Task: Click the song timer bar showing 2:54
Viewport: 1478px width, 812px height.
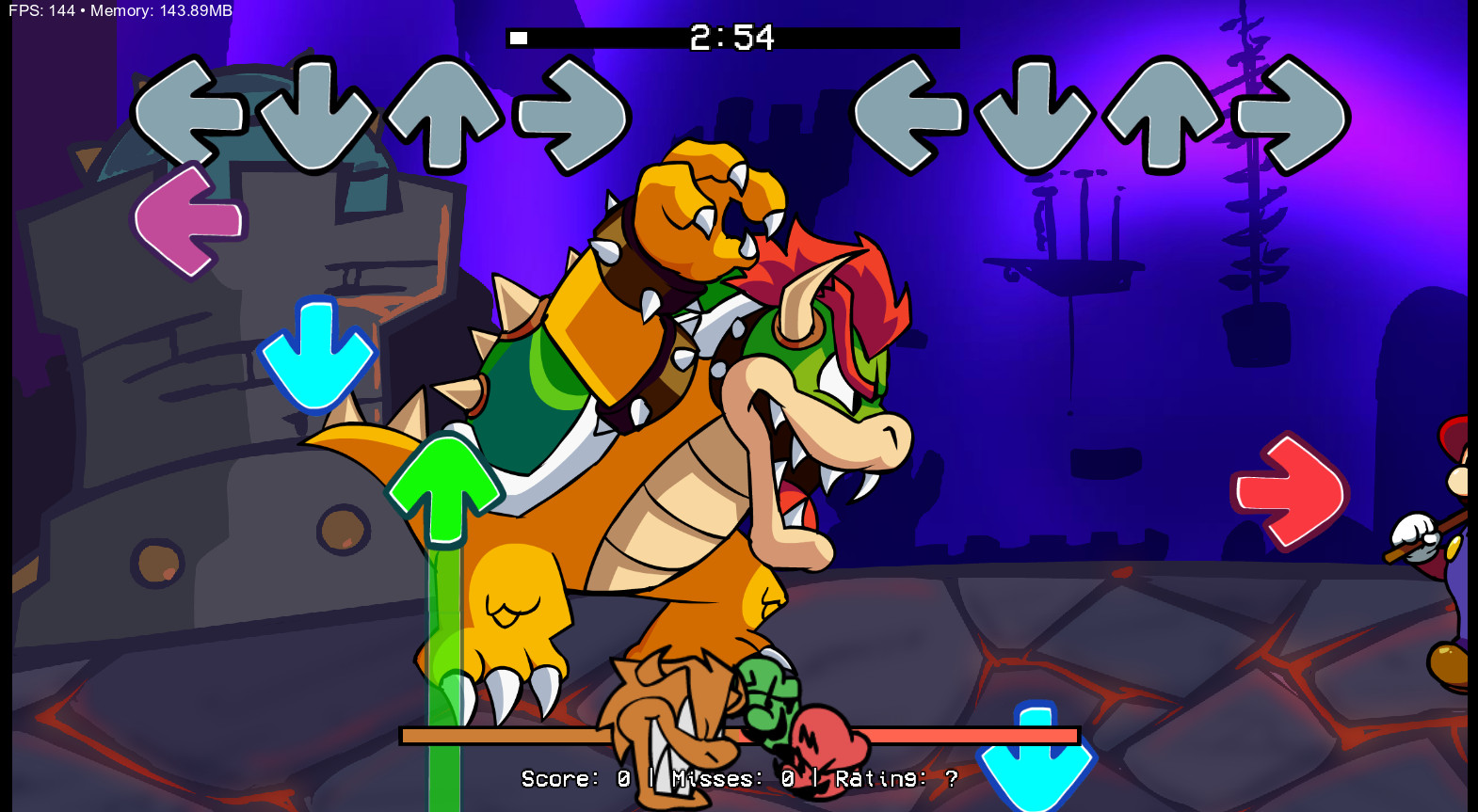Action: click(734, 40)
